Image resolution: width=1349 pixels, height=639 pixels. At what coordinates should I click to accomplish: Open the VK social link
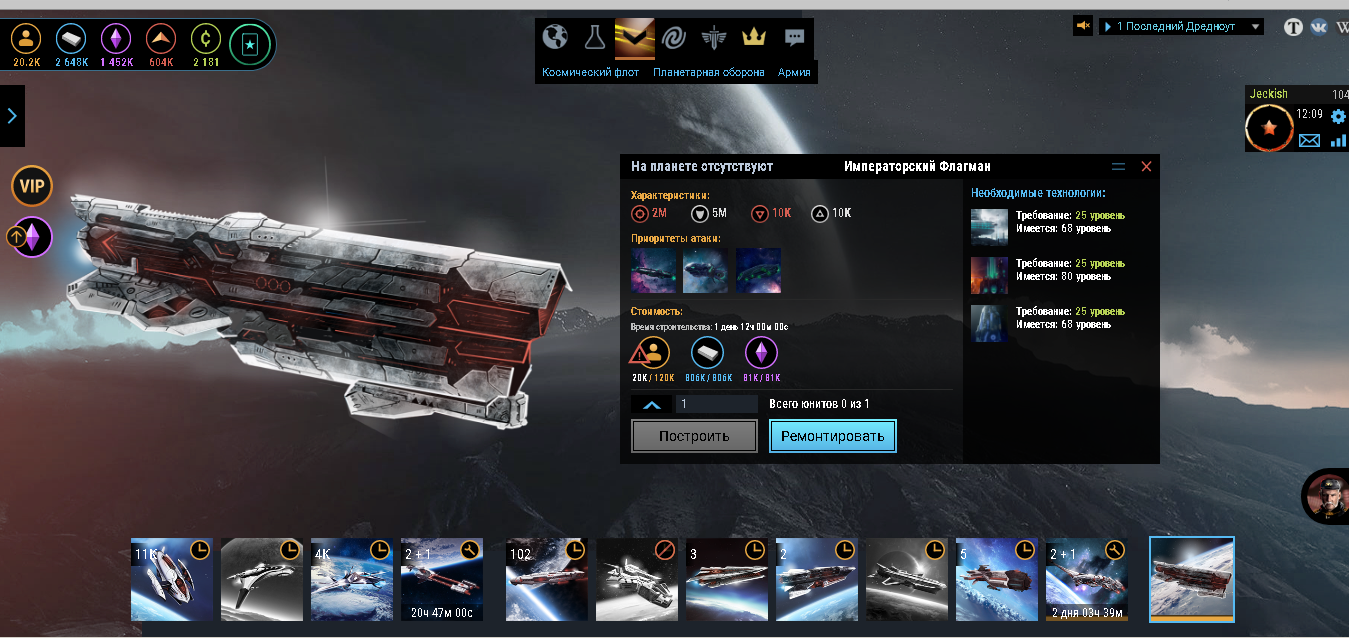click(x=1318, y=27)
